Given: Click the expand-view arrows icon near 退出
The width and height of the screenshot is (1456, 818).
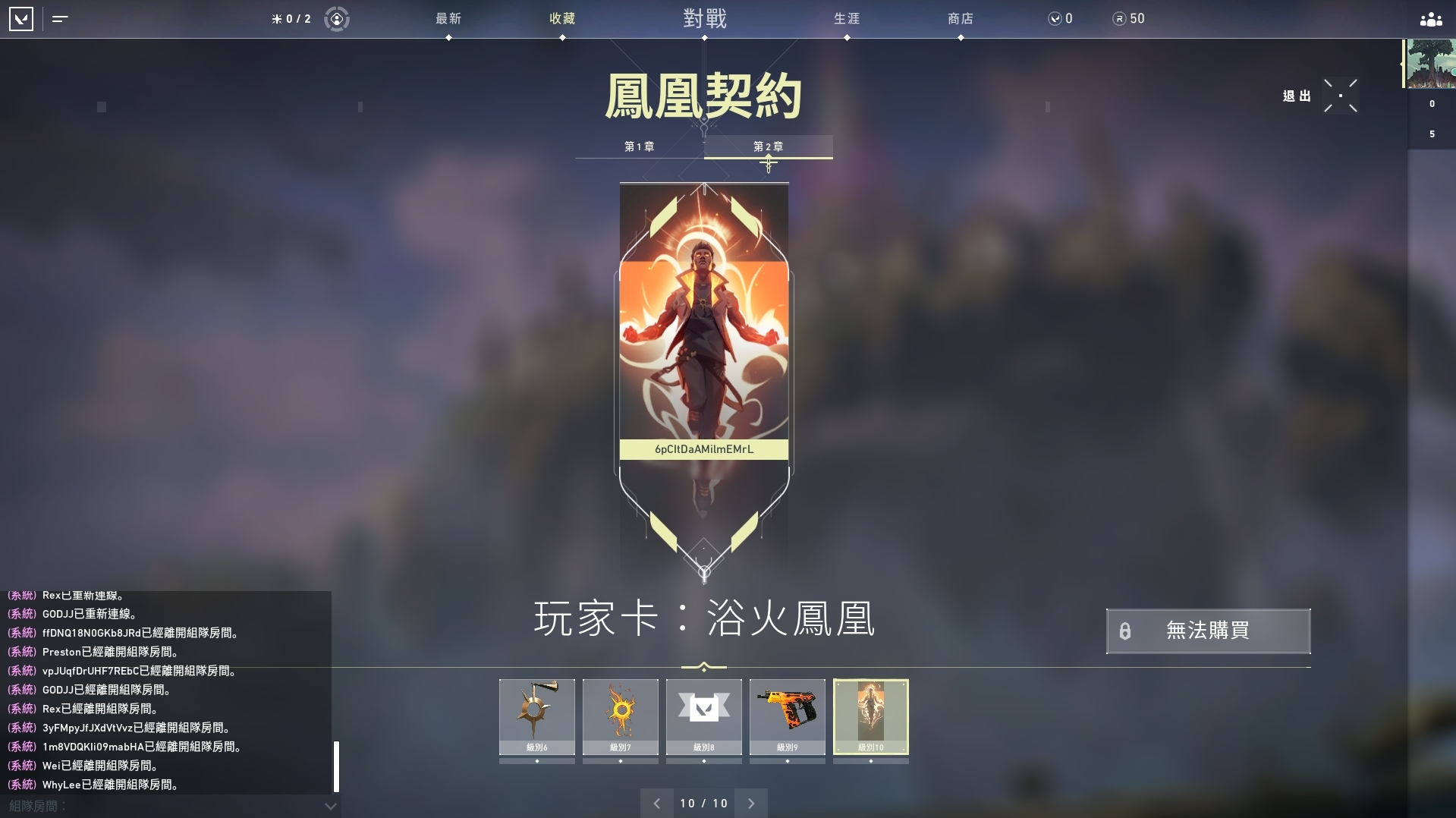Looking at the screenshot, I should pyautogui.click(x=1341, y=96).
